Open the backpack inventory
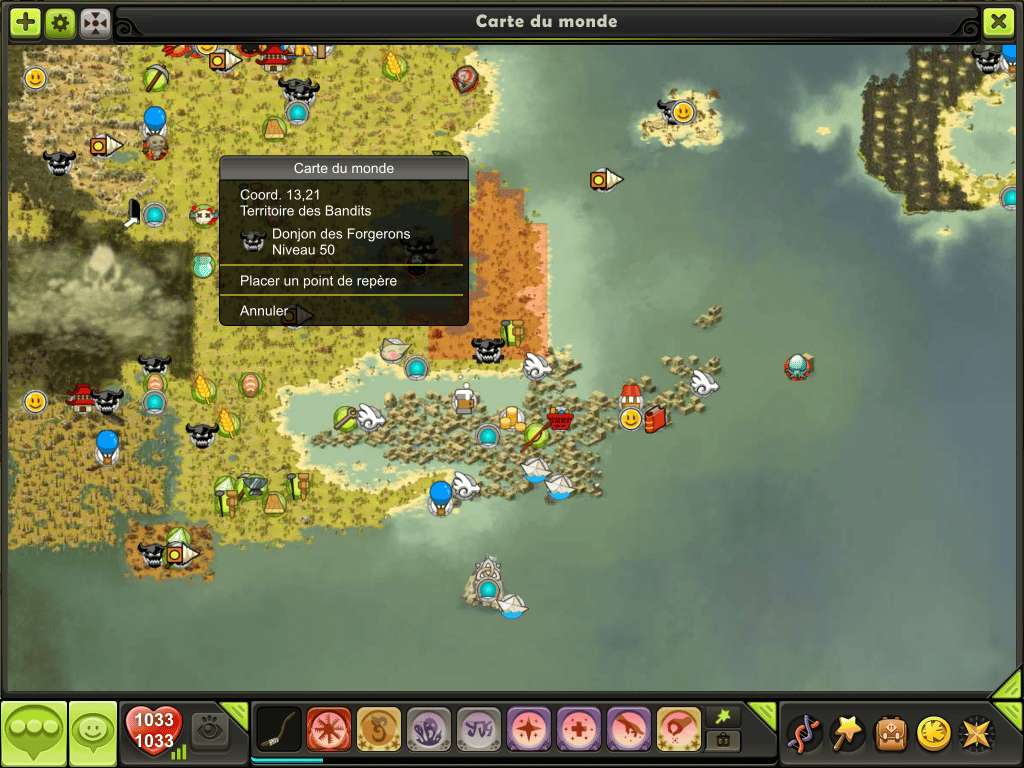This screenshot has height=768, width=1024. [890, 733]
